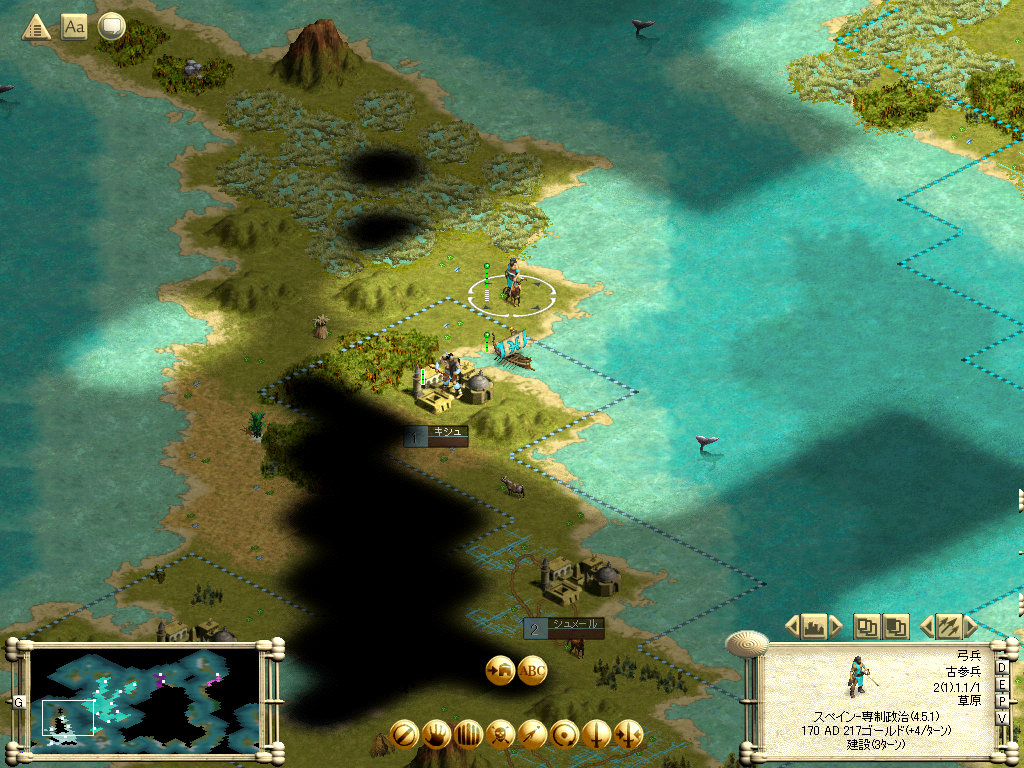Viewport: 1024px width, 768px height.
Task: Click the city skyline button
Action: [x=812, y=627]
